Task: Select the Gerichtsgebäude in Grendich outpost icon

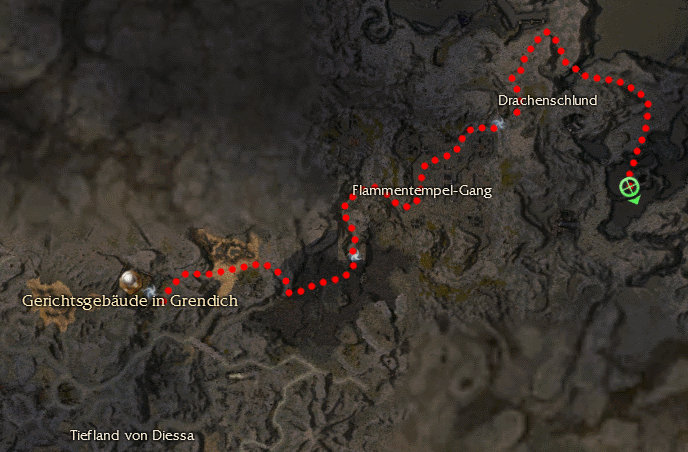Action: tap(129, 280)
